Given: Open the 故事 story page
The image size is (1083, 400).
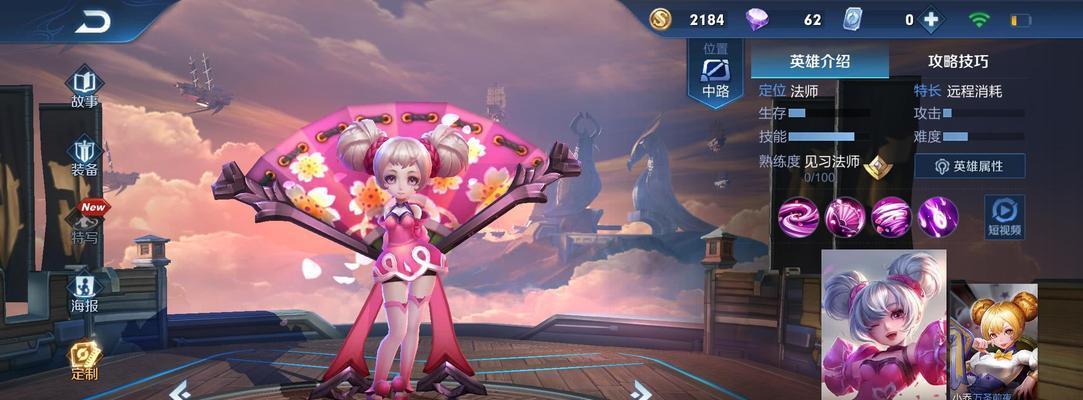Looking at the screenshot, I should point(84,86).
